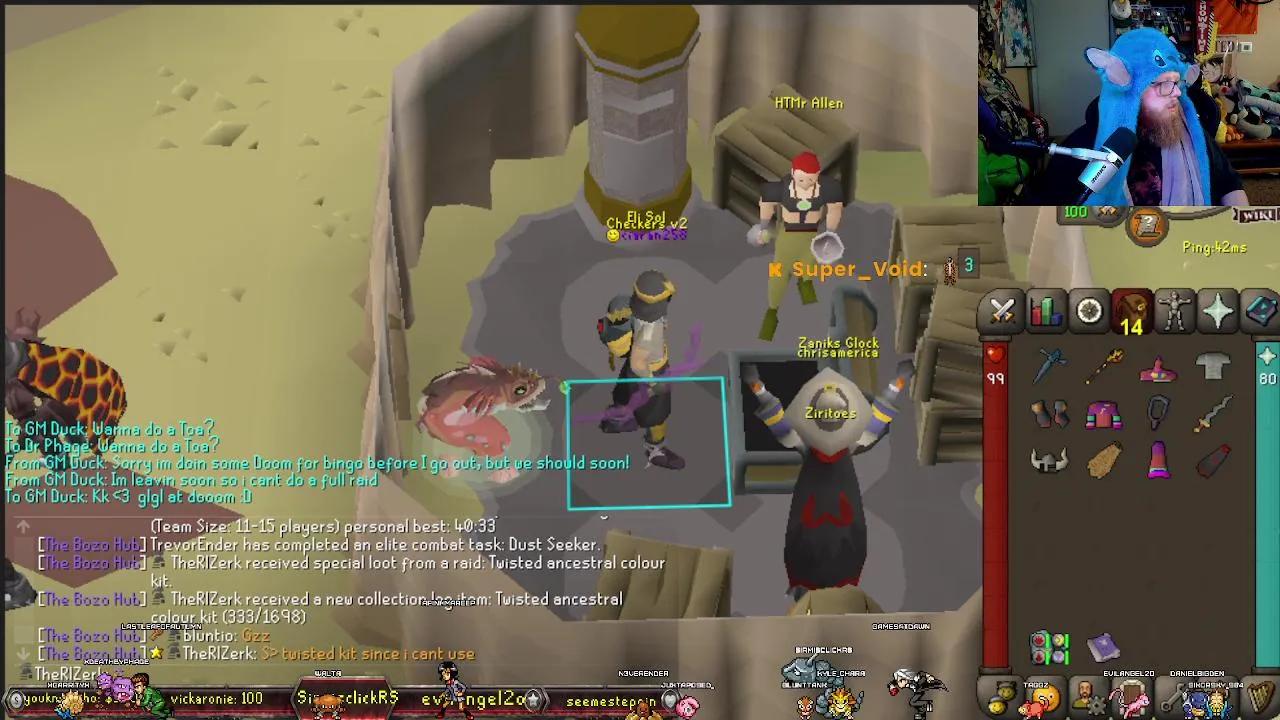Click the purple teleport book in inventory

pos(1104,648)
